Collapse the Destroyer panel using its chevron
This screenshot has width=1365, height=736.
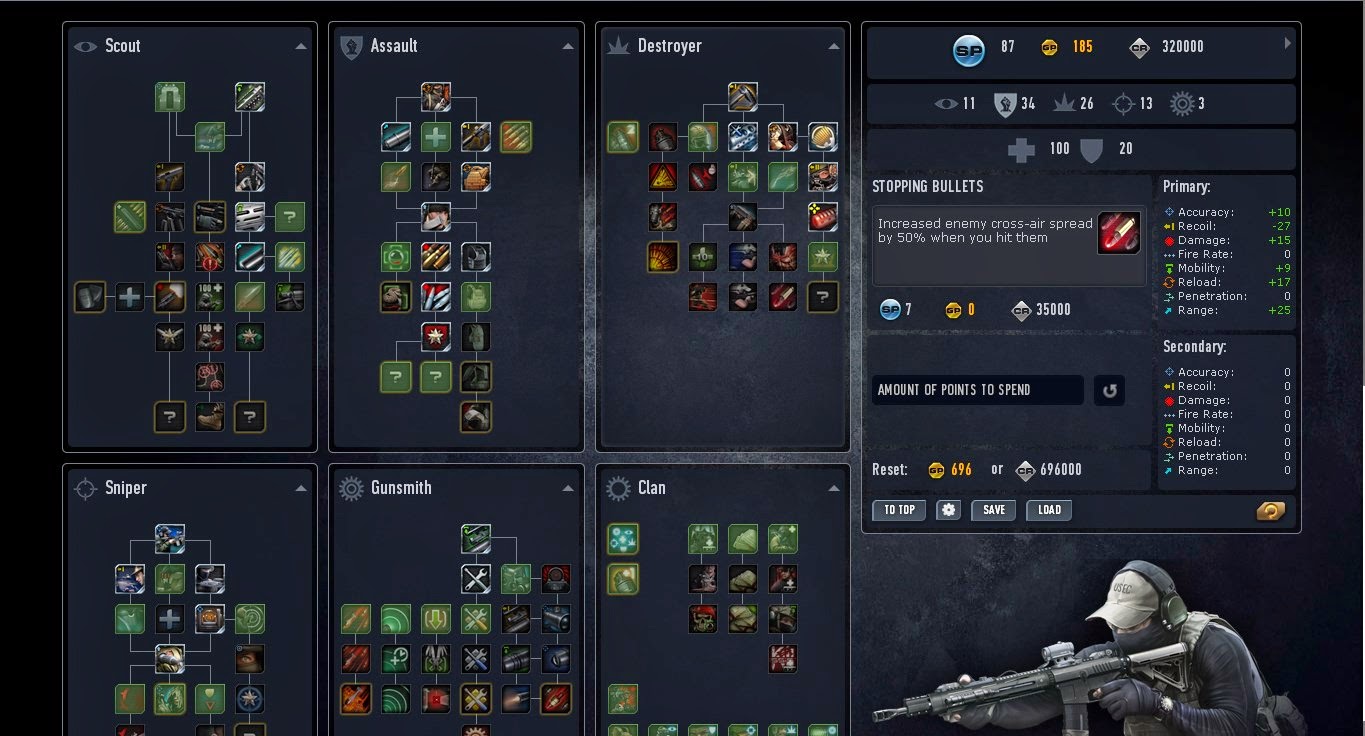tap(833, 45)
